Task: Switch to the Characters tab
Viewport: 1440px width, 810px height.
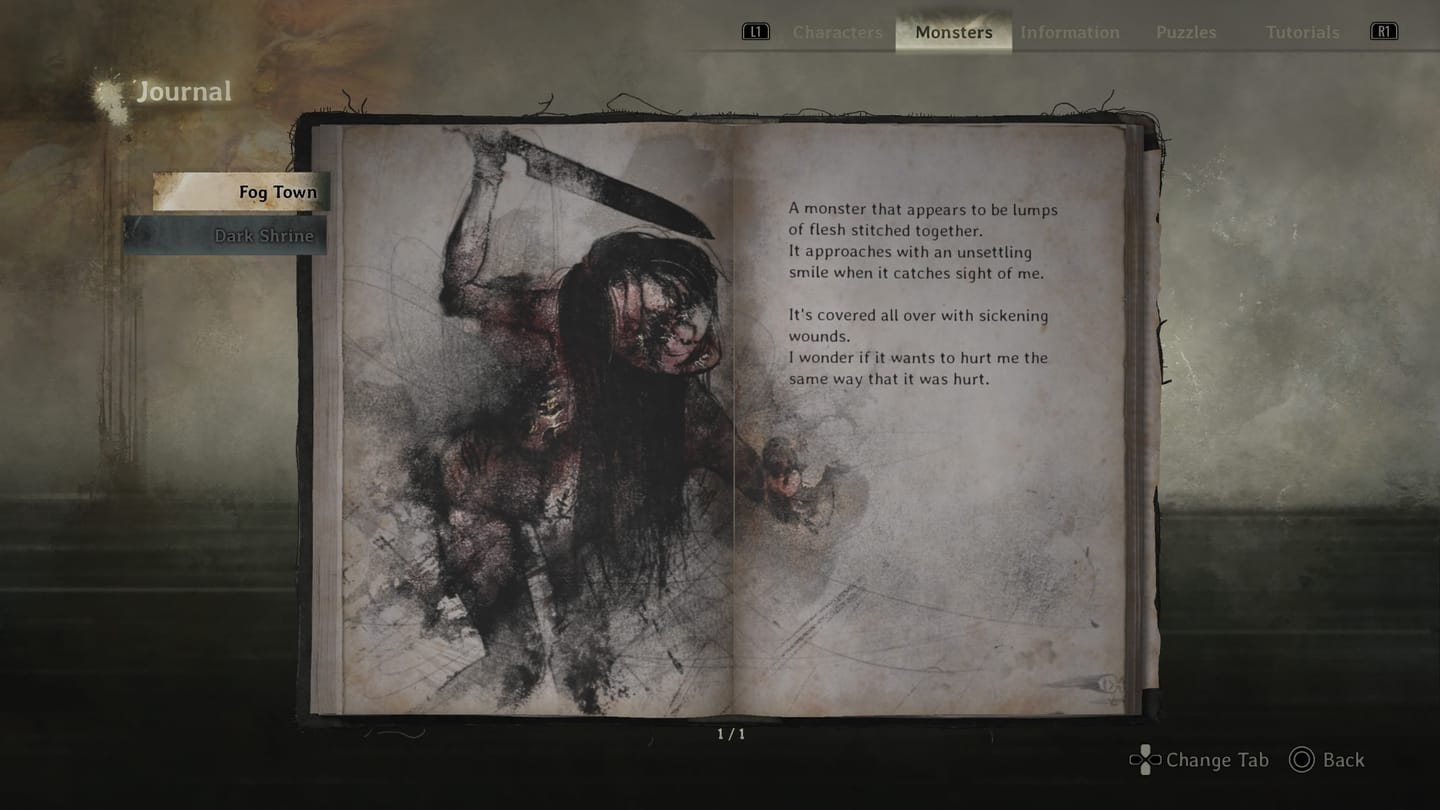Action: coord(837,32)
